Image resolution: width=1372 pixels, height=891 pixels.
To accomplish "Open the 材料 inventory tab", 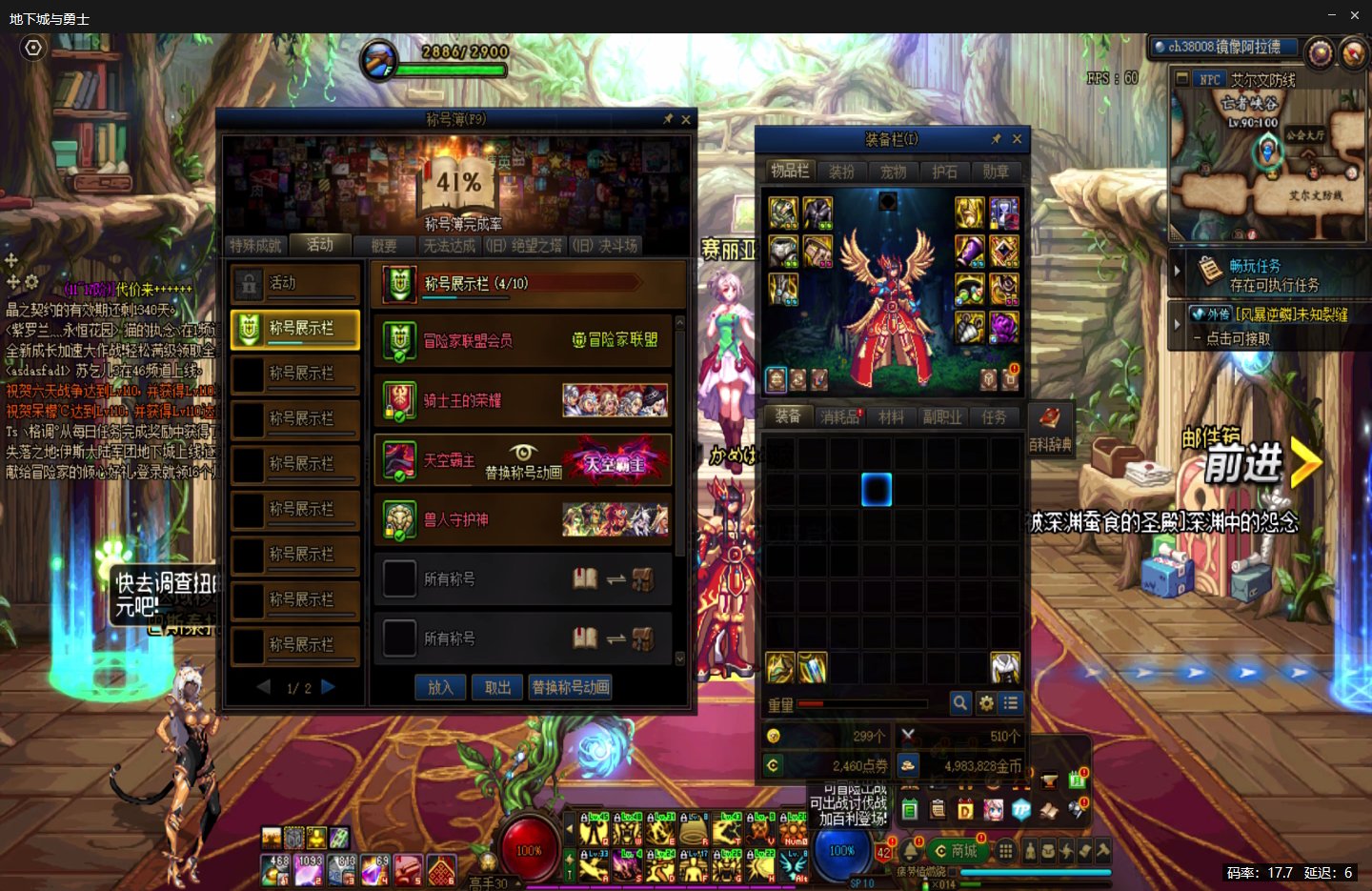I will coord(891,417).
